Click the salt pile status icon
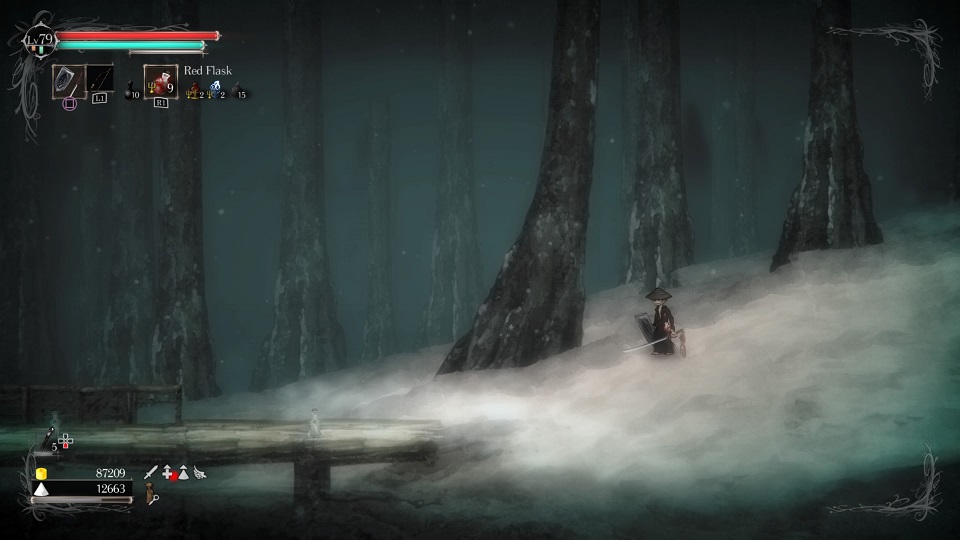 183,472
